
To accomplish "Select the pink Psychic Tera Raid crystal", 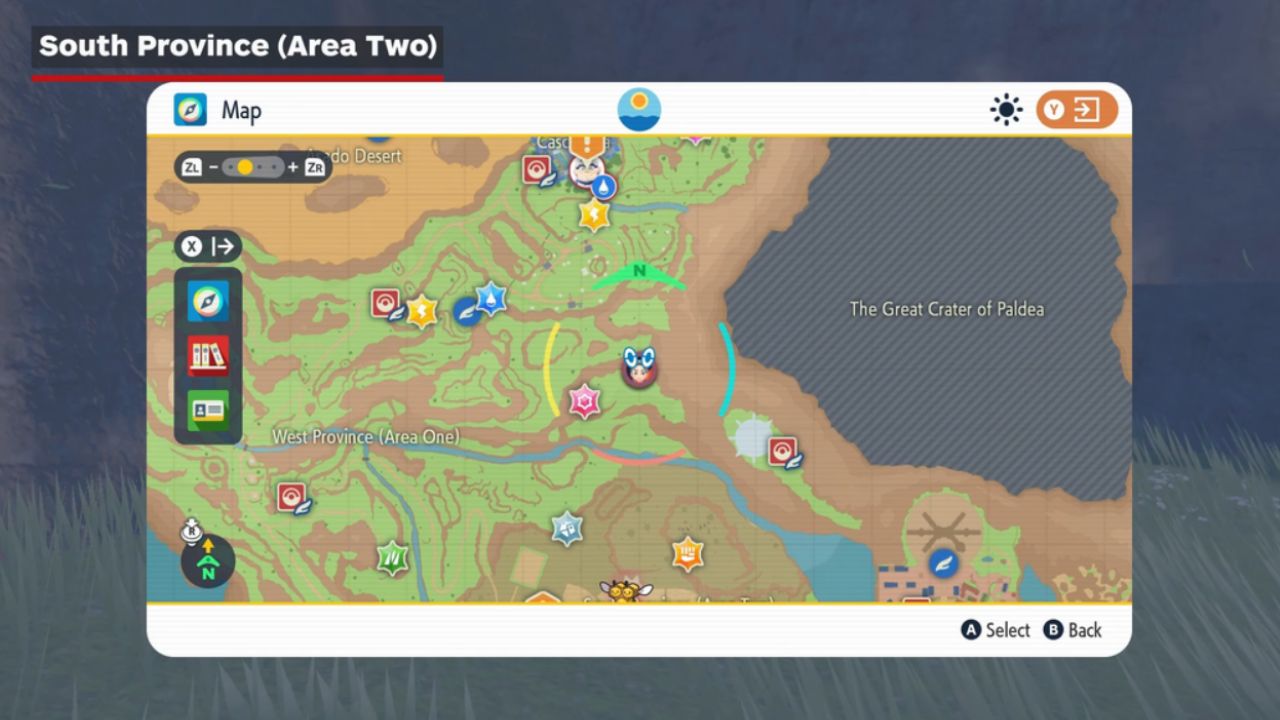I will tap(584, 402).
